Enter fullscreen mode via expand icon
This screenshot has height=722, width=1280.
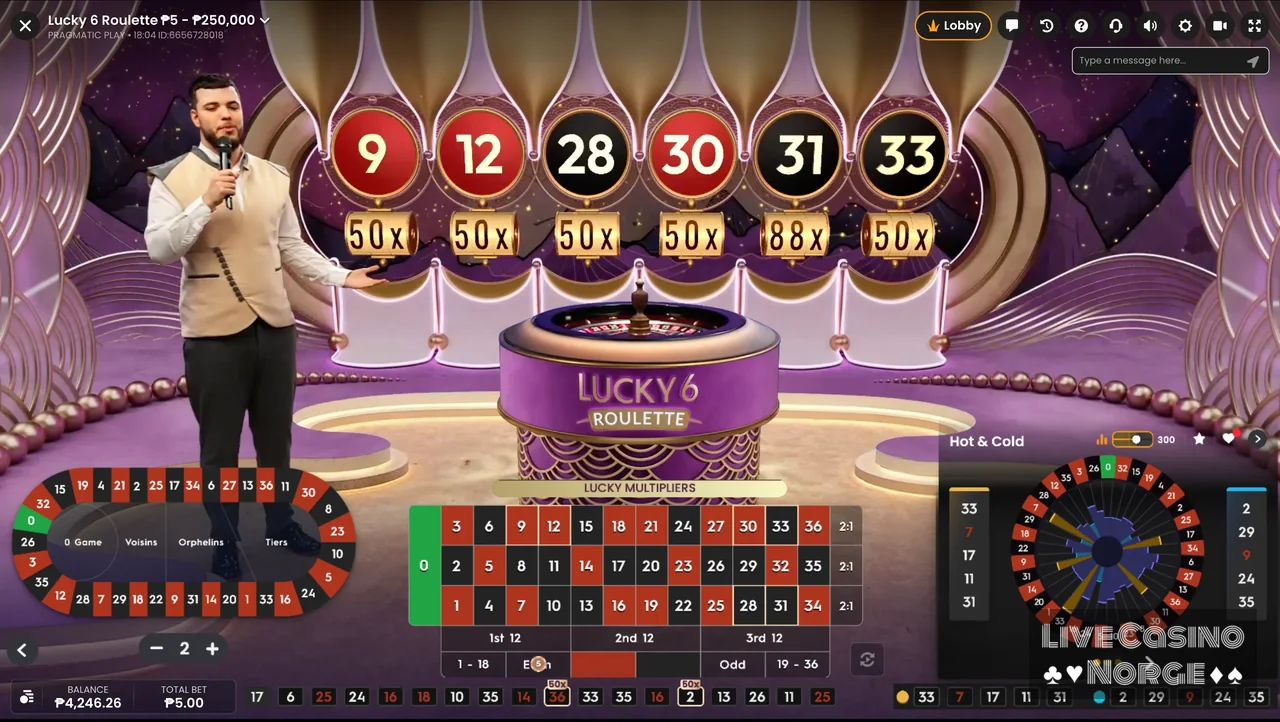coord(1254,25)
